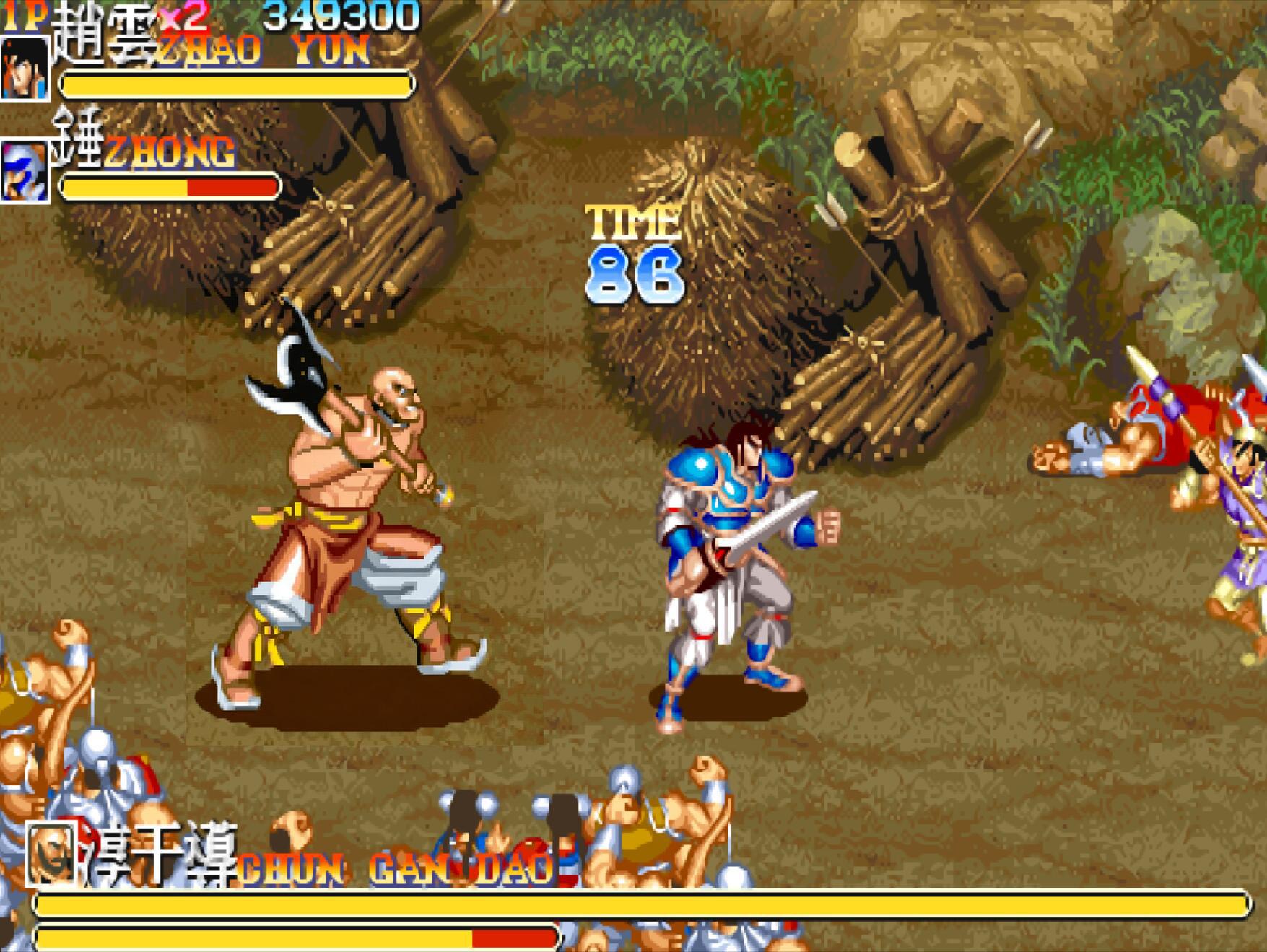Select the Zhong enemy portrait
This screenshot has width=1267, height=952.
click(x=25, y=172)
